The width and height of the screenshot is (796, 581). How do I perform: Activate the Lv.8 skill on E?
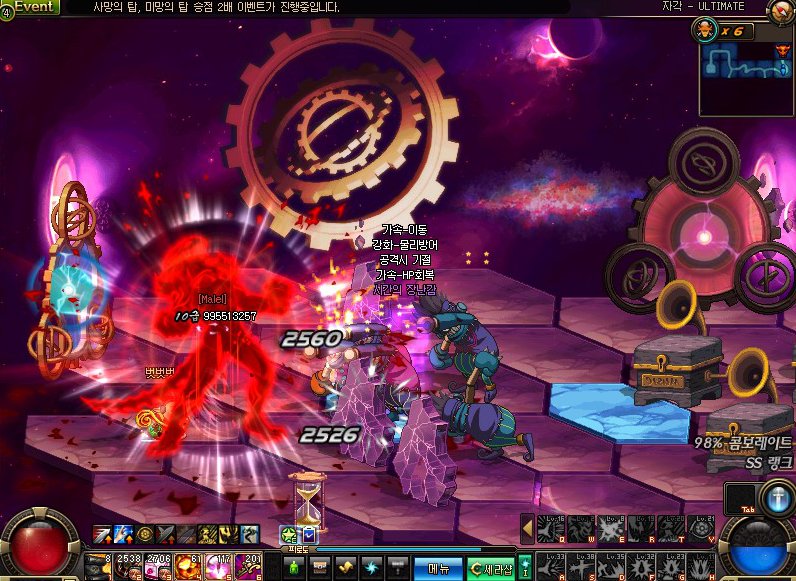point(612,529)
